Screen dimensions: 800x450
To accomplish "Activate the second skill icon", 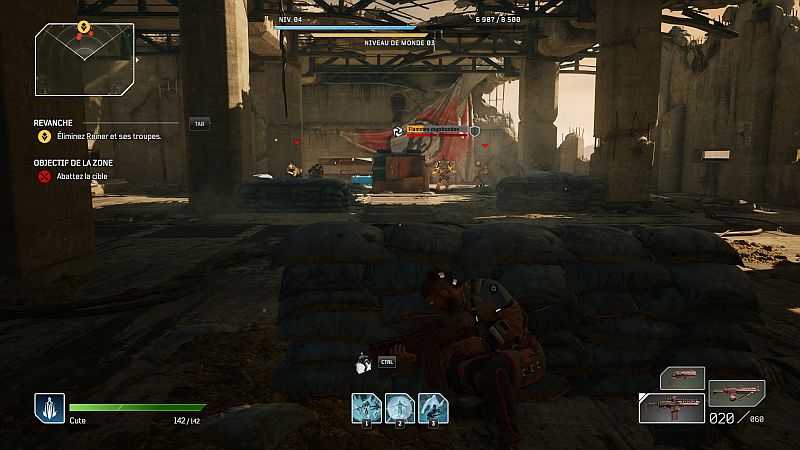I will [400, 408].
